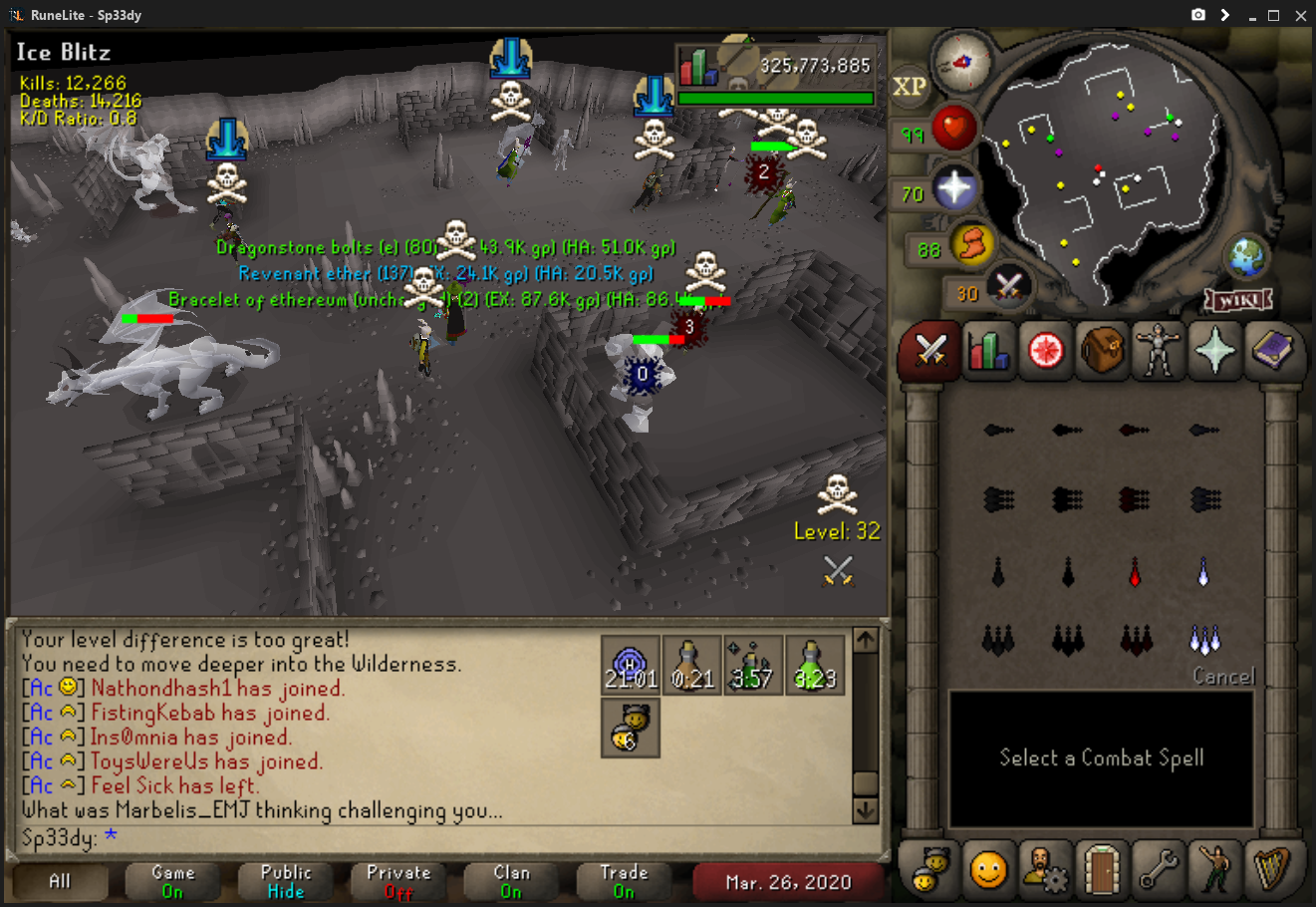
Task: Switch chat to the Clan tab
Action: pos(511,881)
